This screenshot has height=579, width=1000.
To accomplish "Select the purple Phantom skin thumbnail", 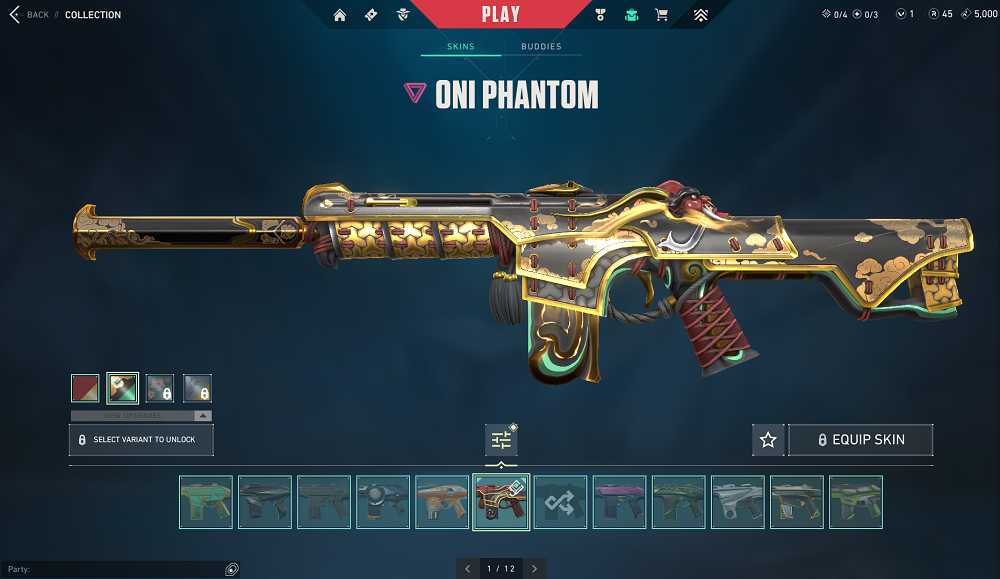I will [619, 502].
